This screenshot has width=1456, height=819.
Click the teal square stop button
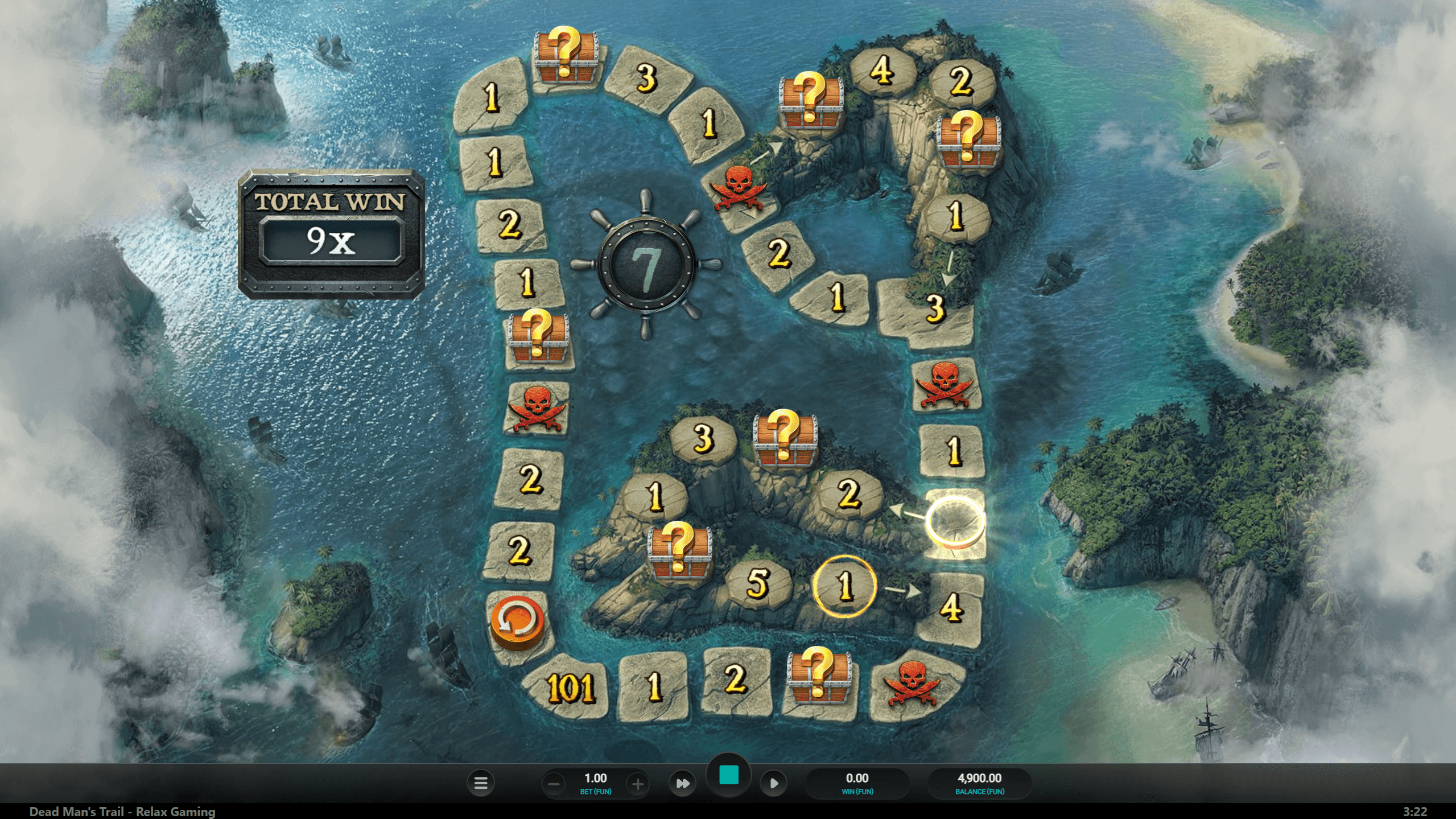click(x=729, y=775)
